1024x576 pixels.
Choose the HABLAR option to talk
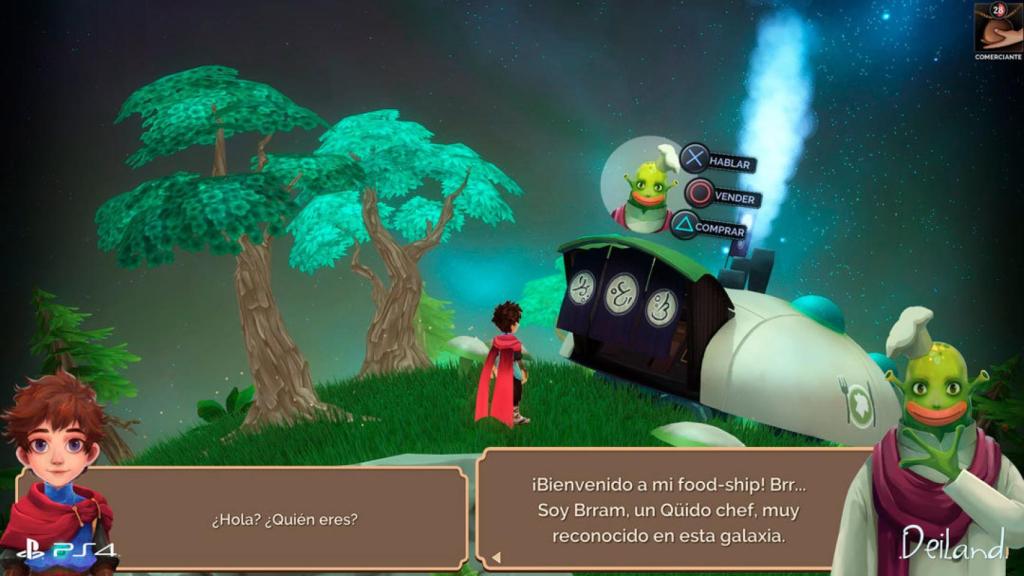pyautogui.click(x=718, y=161)
